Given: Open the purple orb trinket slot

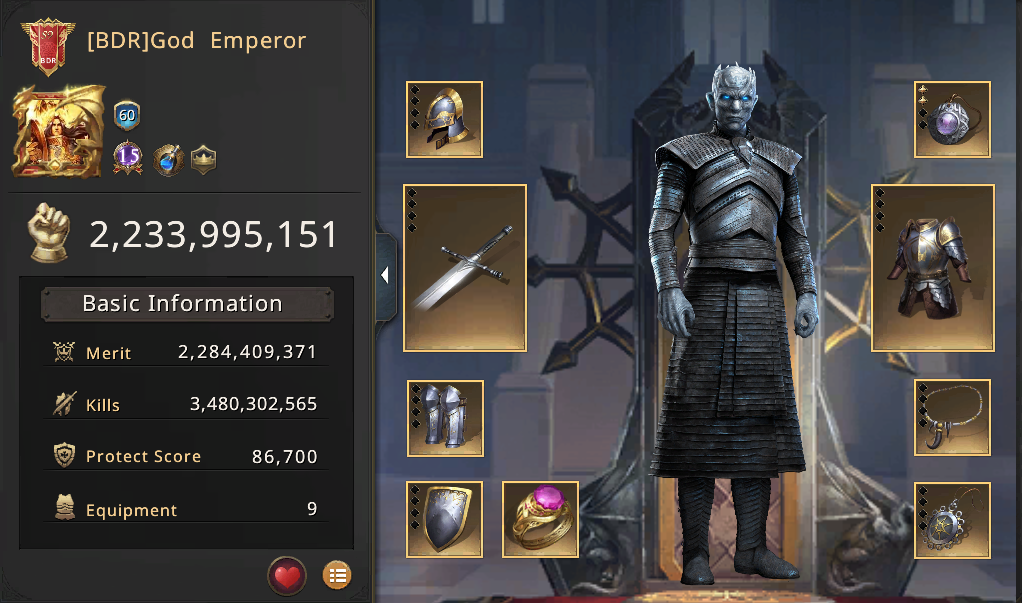Looking at the screenshot, I should [x=953, y=120].
